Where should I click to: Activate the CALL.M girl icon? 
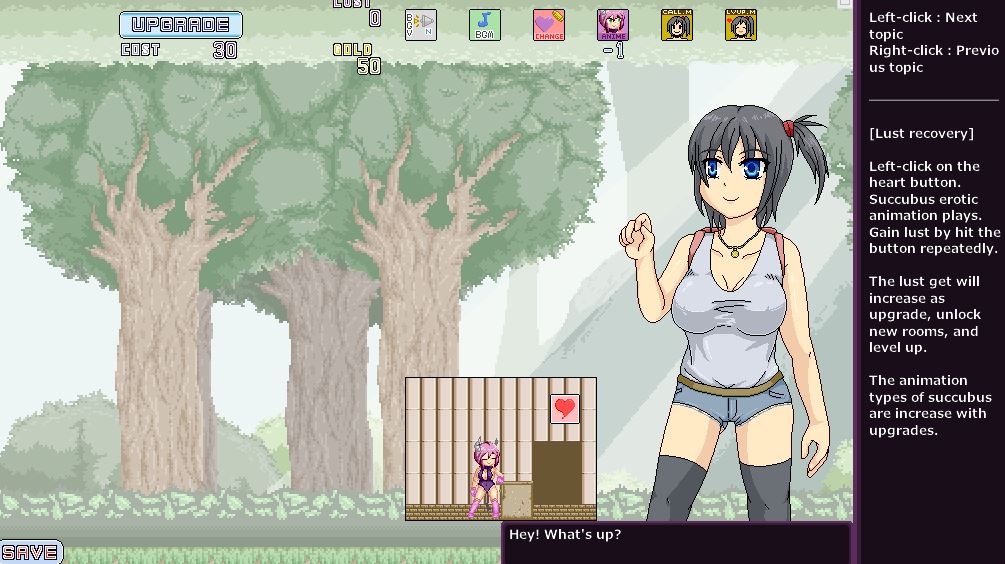pos(676,25)
